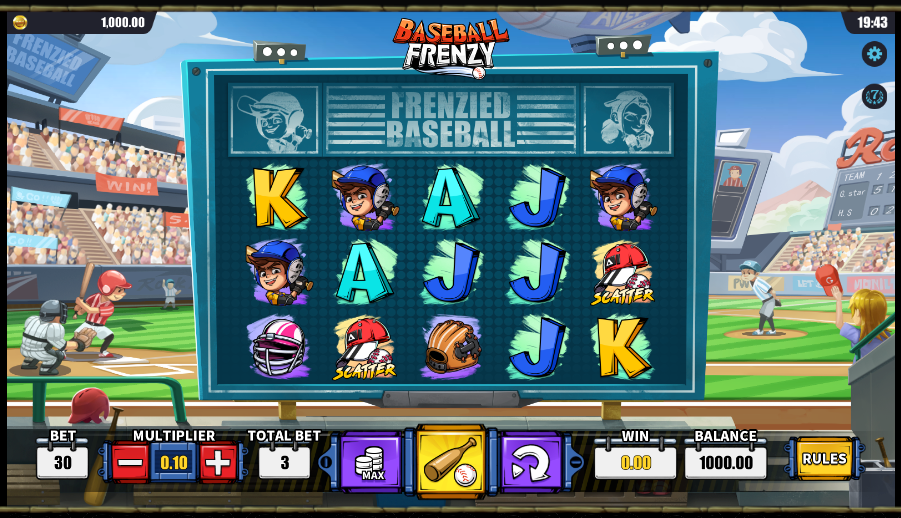Open the Rules panel
The height and width of the screenshot is (518, 901).
point(824,459)
